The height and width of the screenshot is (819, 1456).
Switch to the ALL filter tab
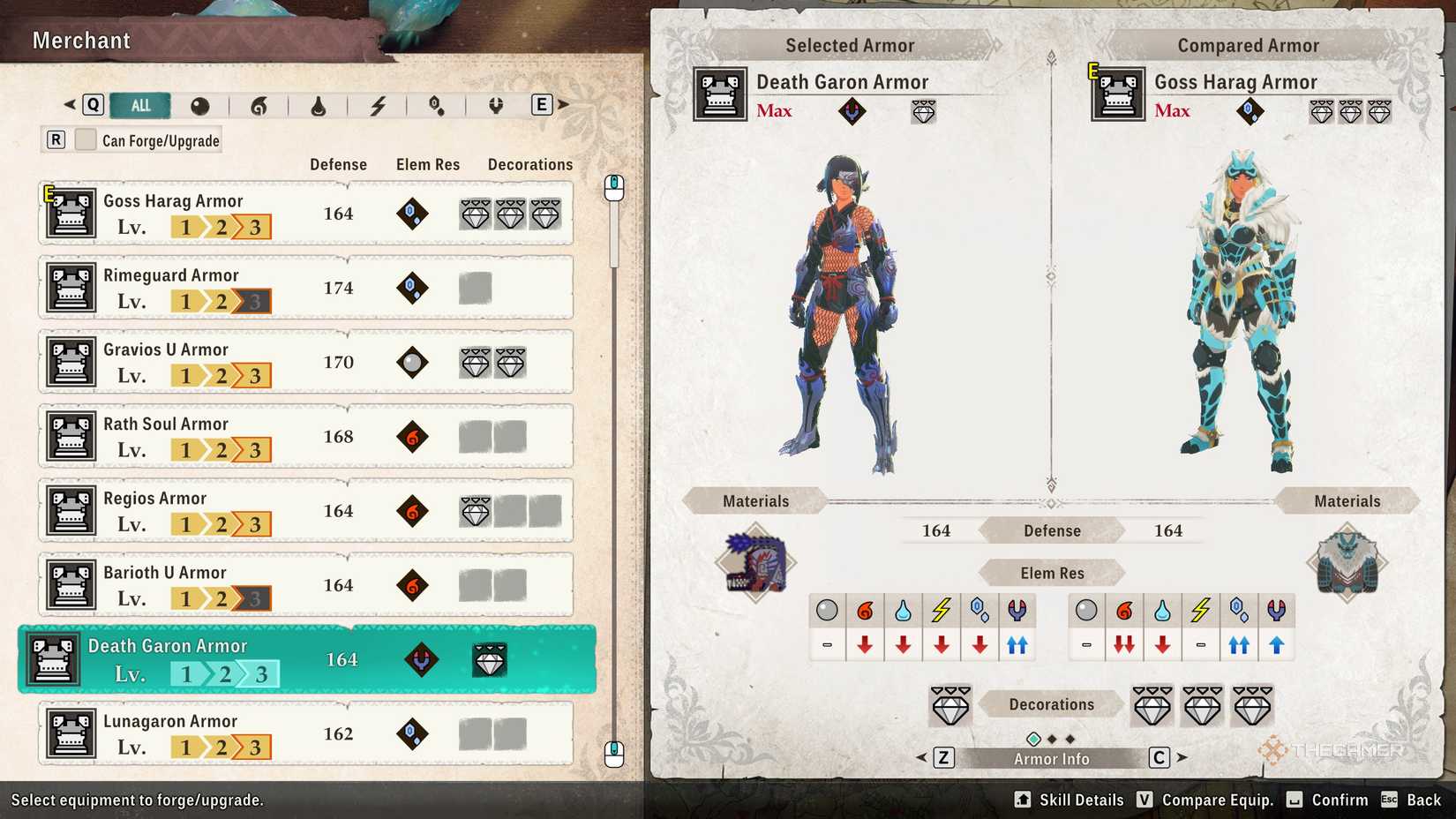pyautogui.click(x=139, y=105)
